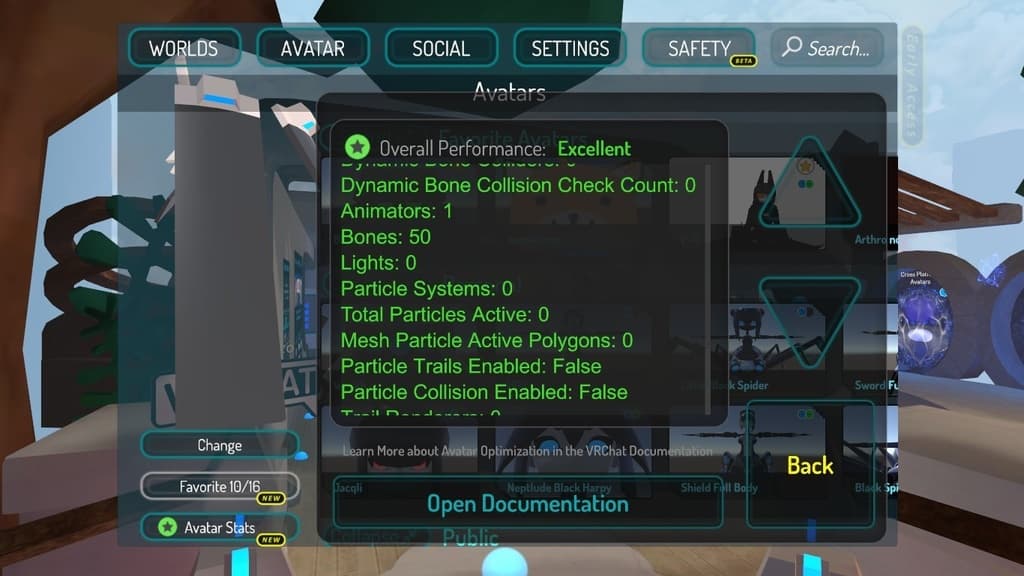Open Documentation about avatar optimization

pyautogui.click(x=527, y=503)
